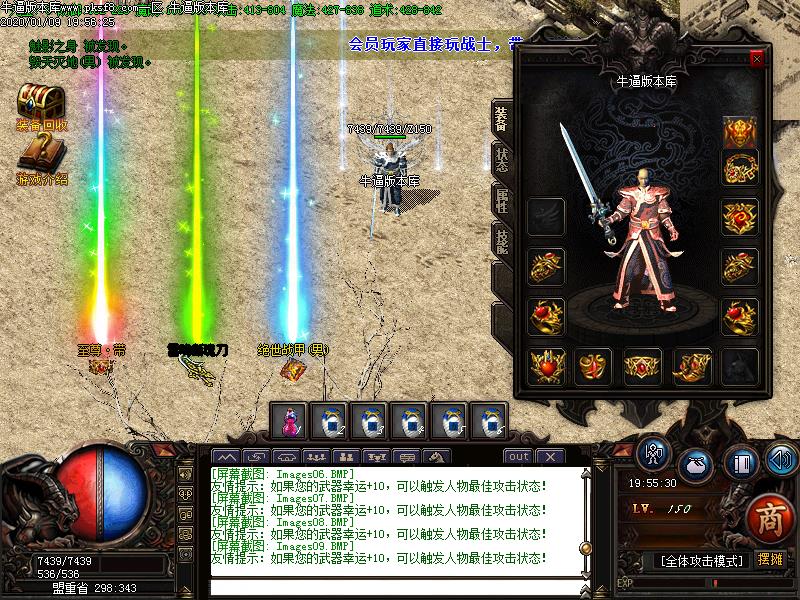
Task: Show the 技能 skills tab
Action: click(x=502, y=241)
